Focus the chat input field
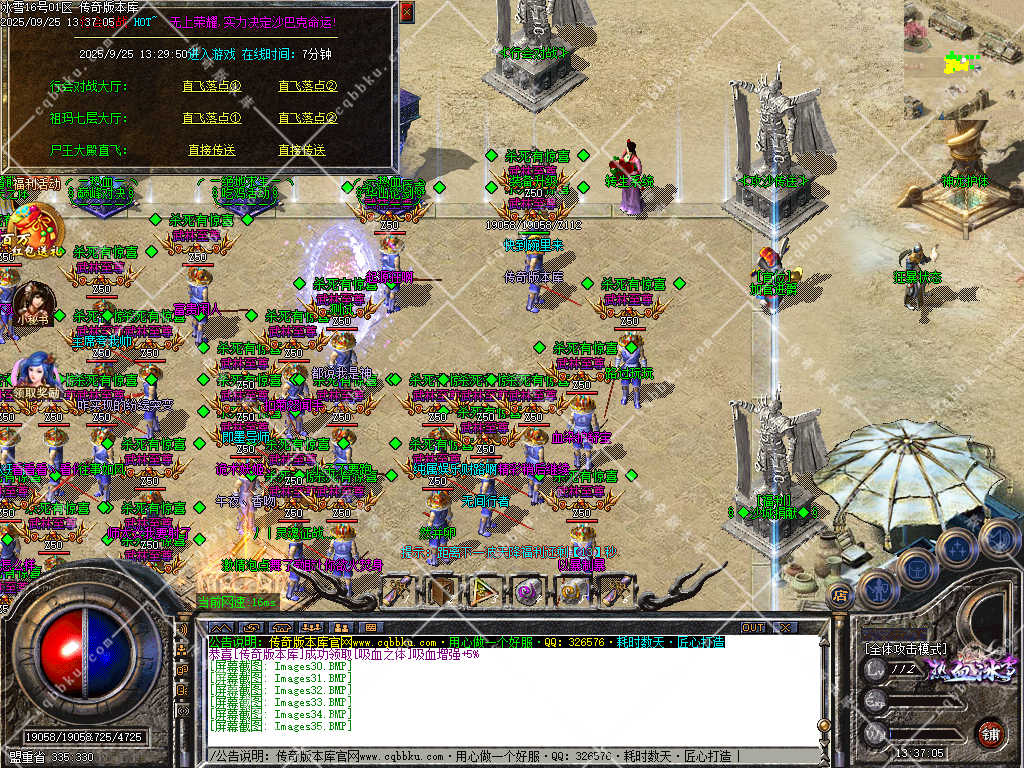 [x=500, y=756]
